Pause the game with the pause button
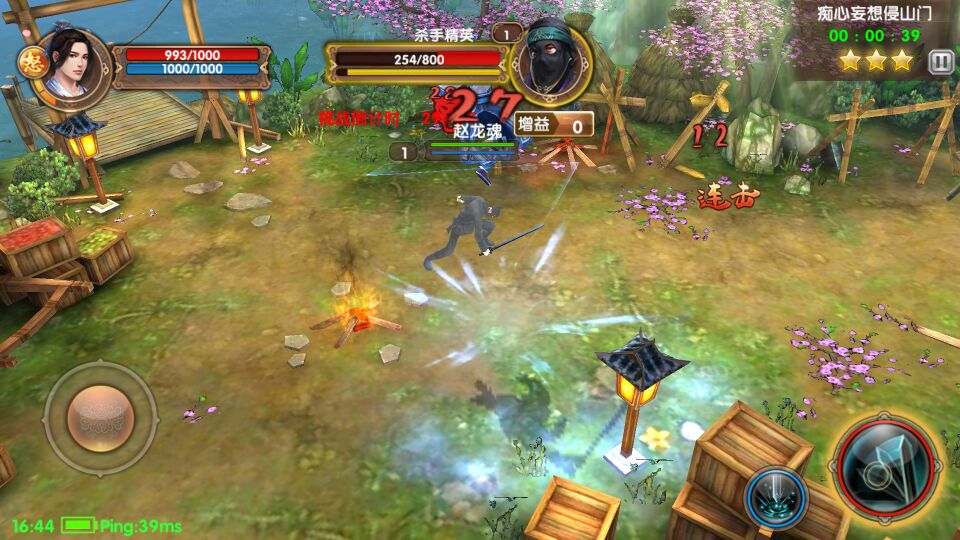 [x=940, y=62]
